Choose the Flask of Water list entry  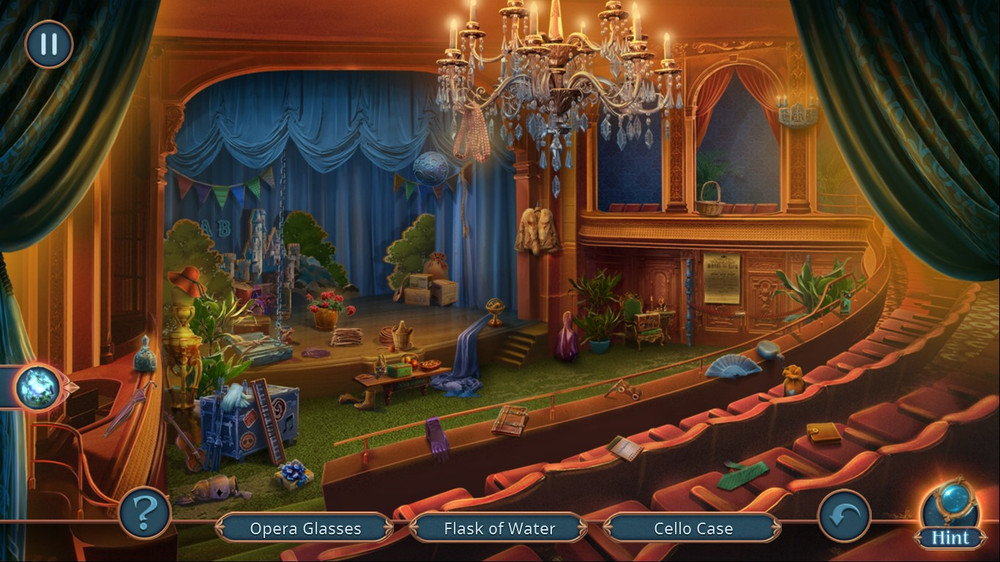[x=499, y=528]
